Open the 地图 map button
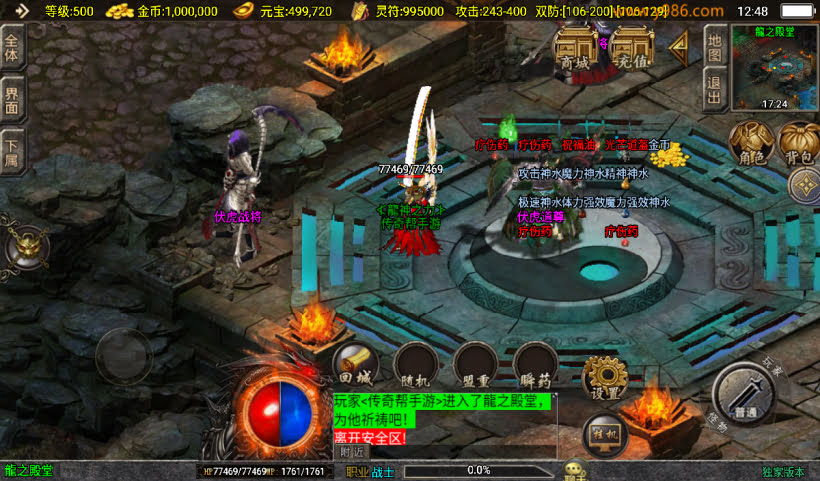This screenshot has width=820, height=481. click(x=714, y=44)
